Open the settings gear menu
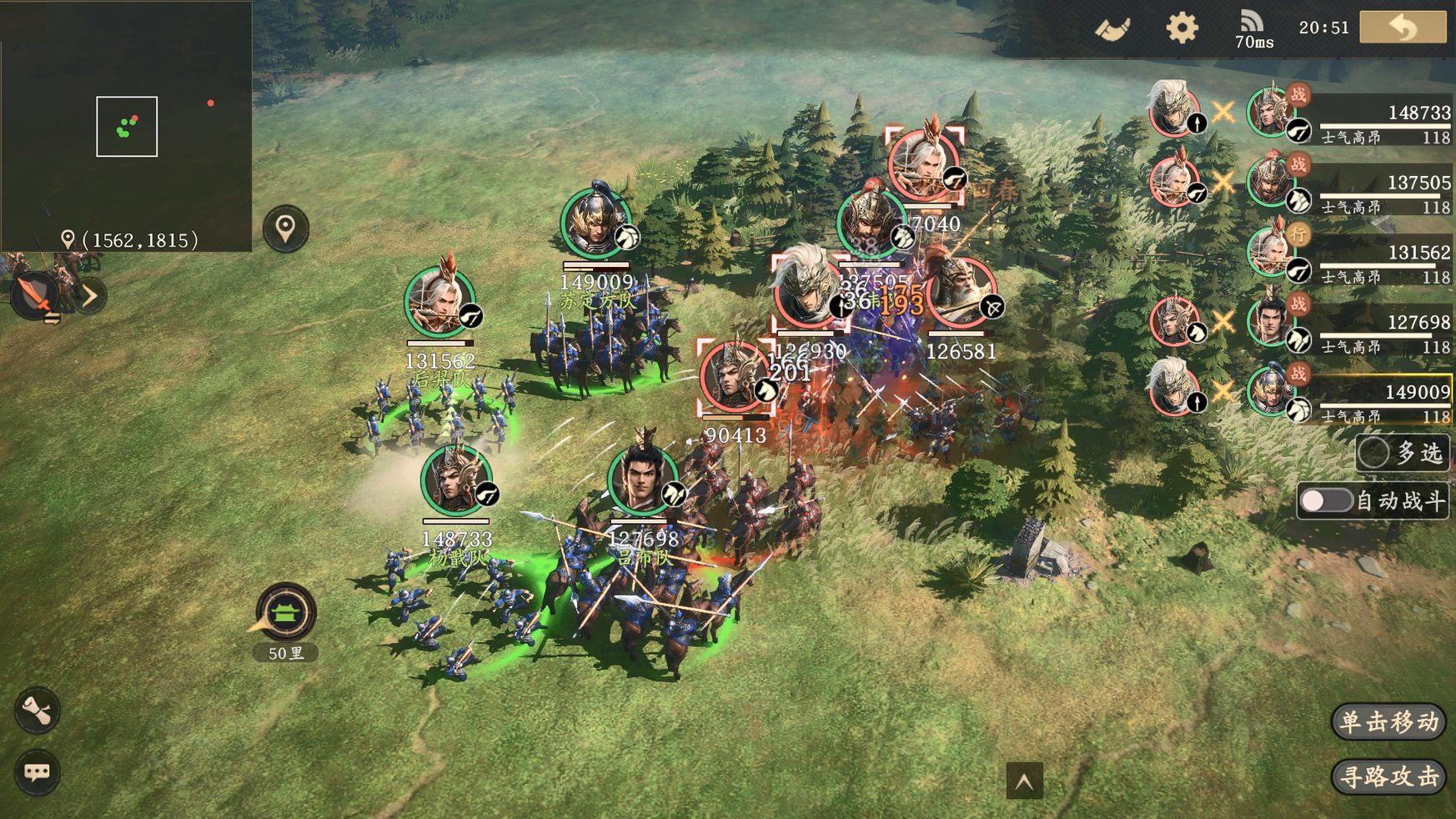Screen dimensions: 1456x819 pos(1181,28)
